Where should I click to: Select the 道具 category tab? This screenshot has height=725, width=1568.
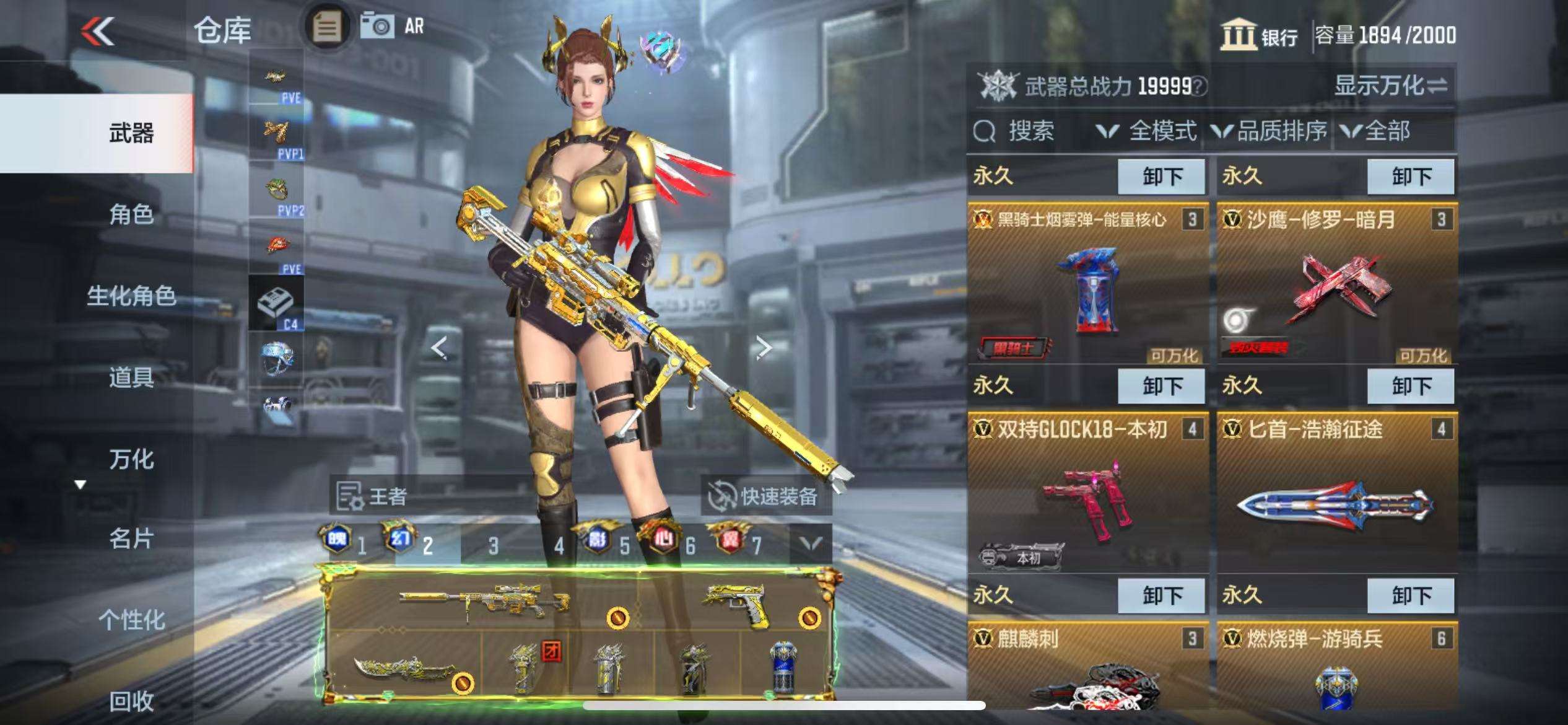pos(131,377)
